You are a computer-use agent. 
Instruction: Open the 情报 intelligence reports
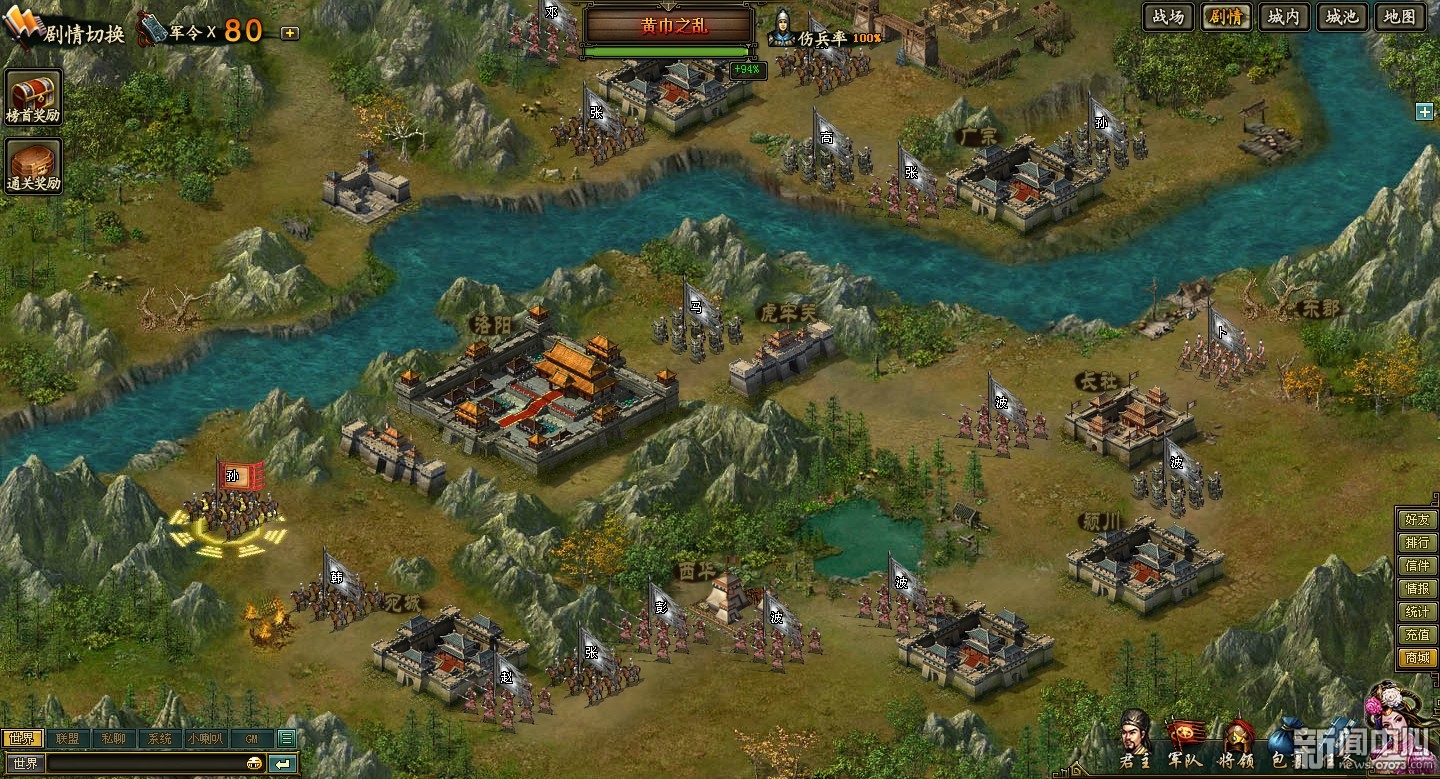click(x=1417, y=589)
